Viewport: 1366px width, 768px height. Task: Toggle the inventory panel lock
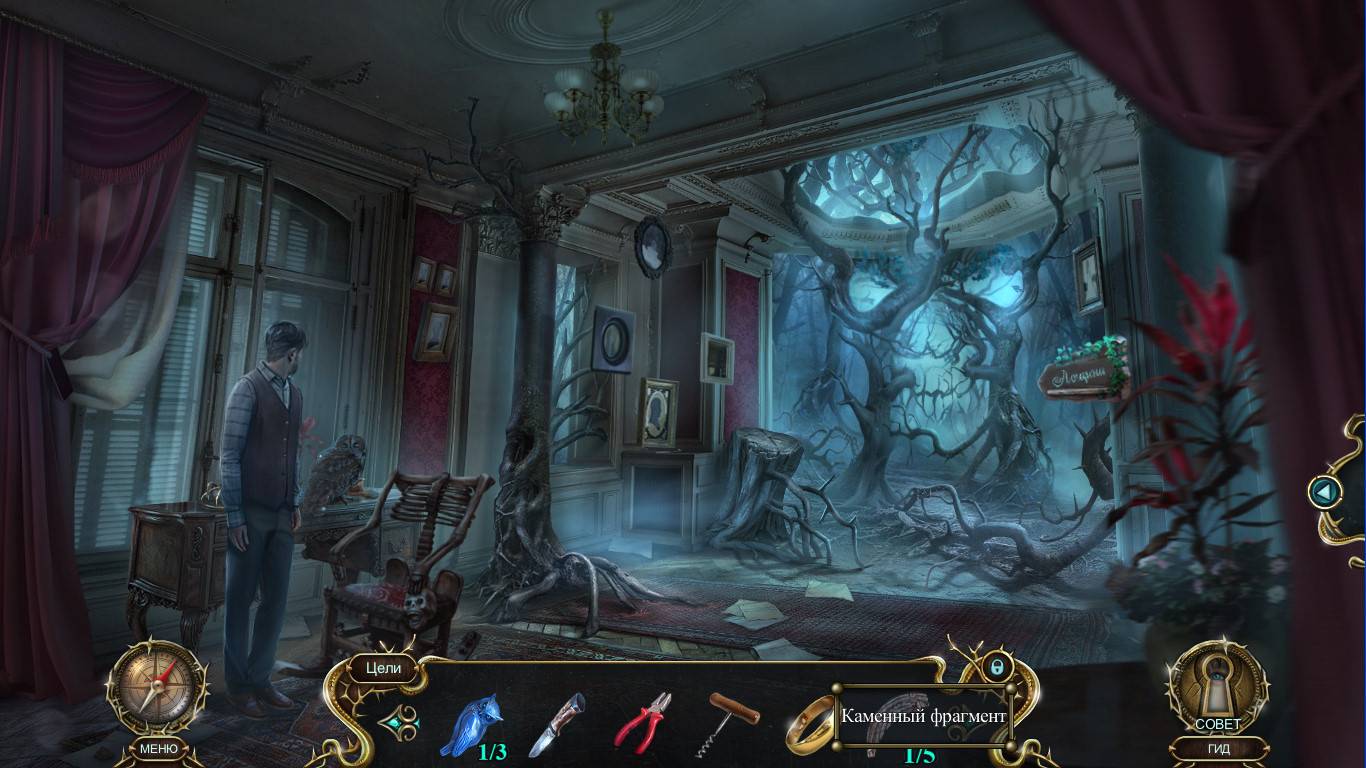pyautogui.click(x=996, y=666)
